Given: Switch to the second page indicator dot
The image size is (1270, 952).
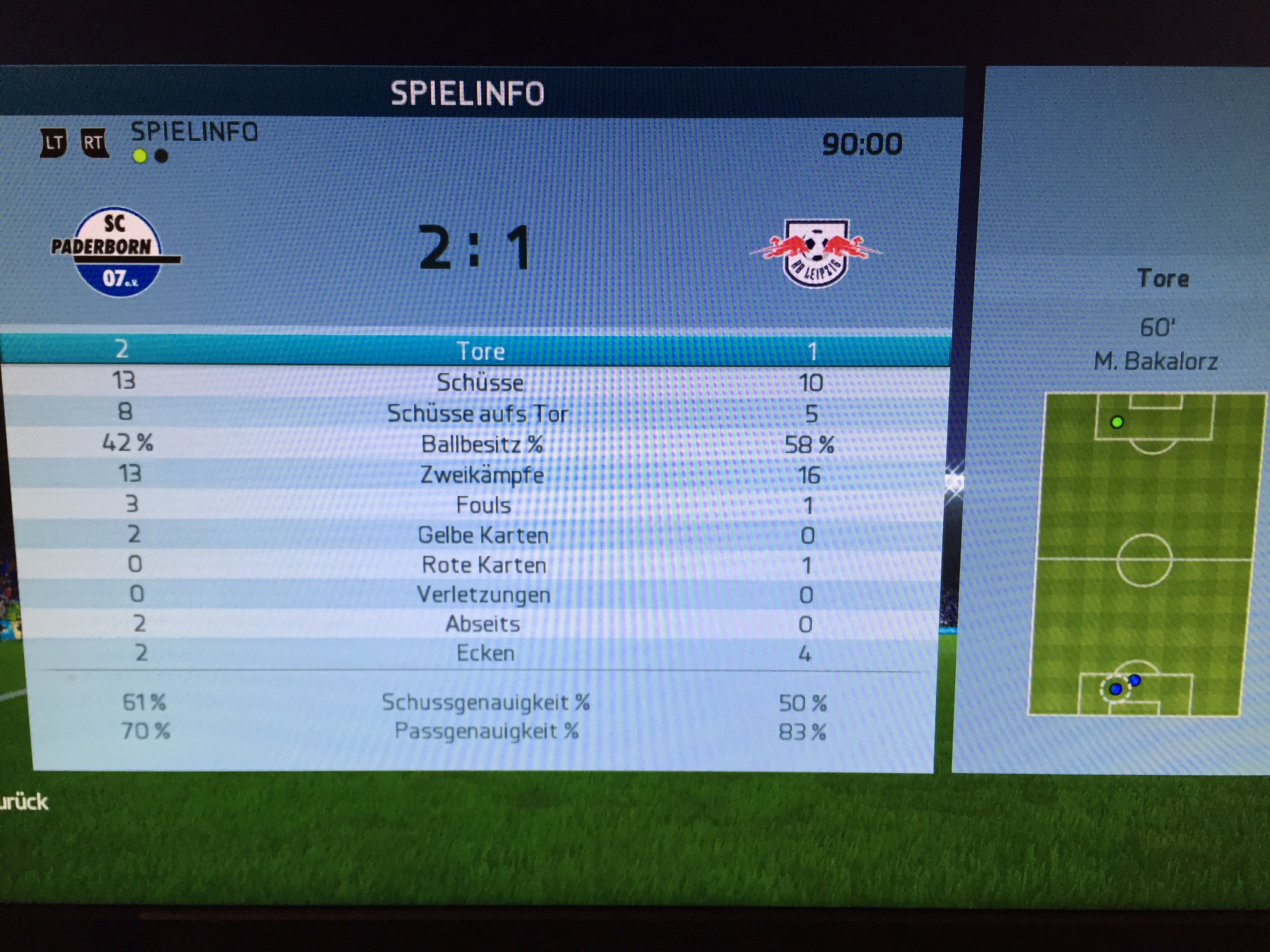Looking at the screenshot, I should click(161, 156).
